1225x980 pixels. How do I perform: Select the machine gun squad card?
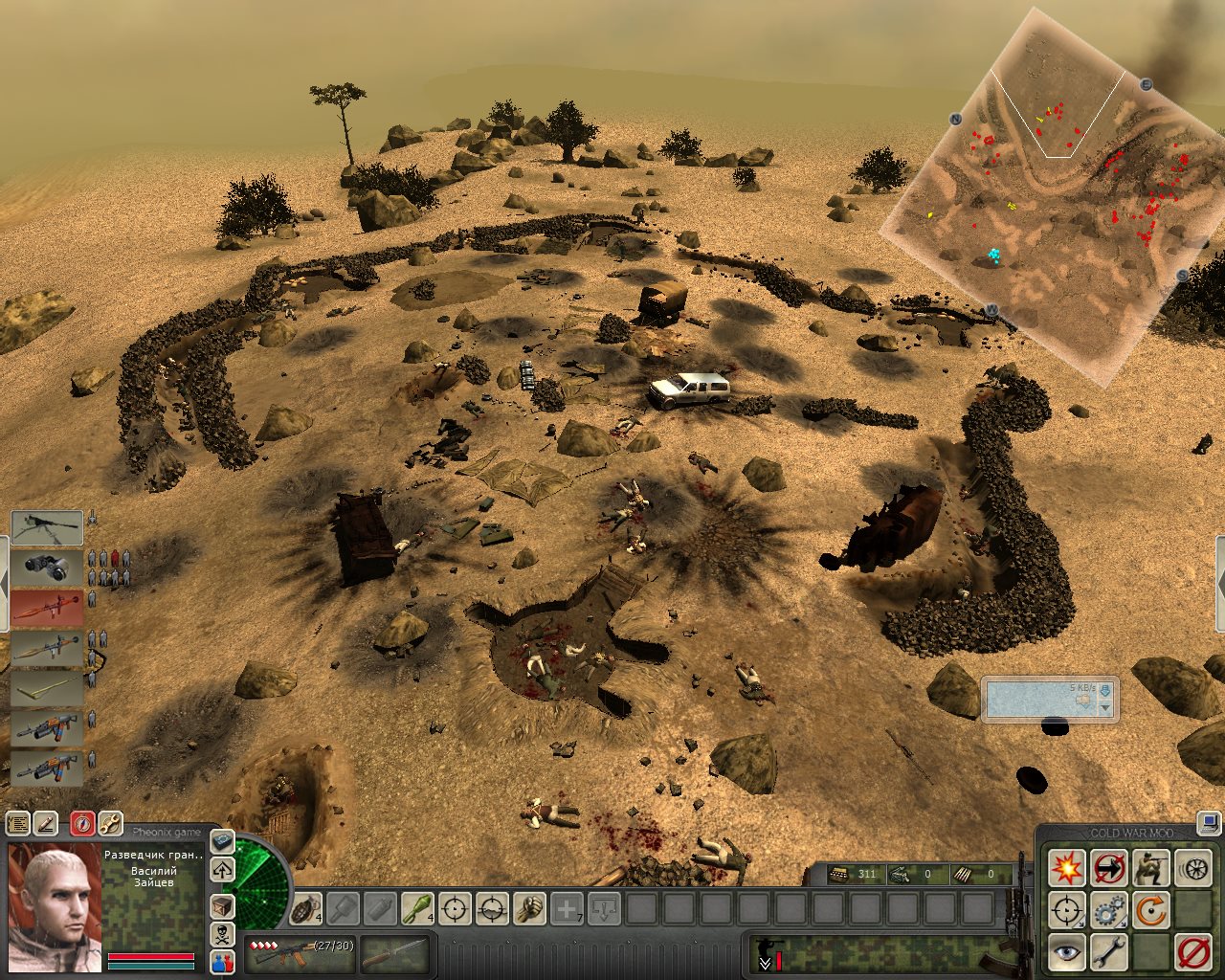[x=46, y=527]
